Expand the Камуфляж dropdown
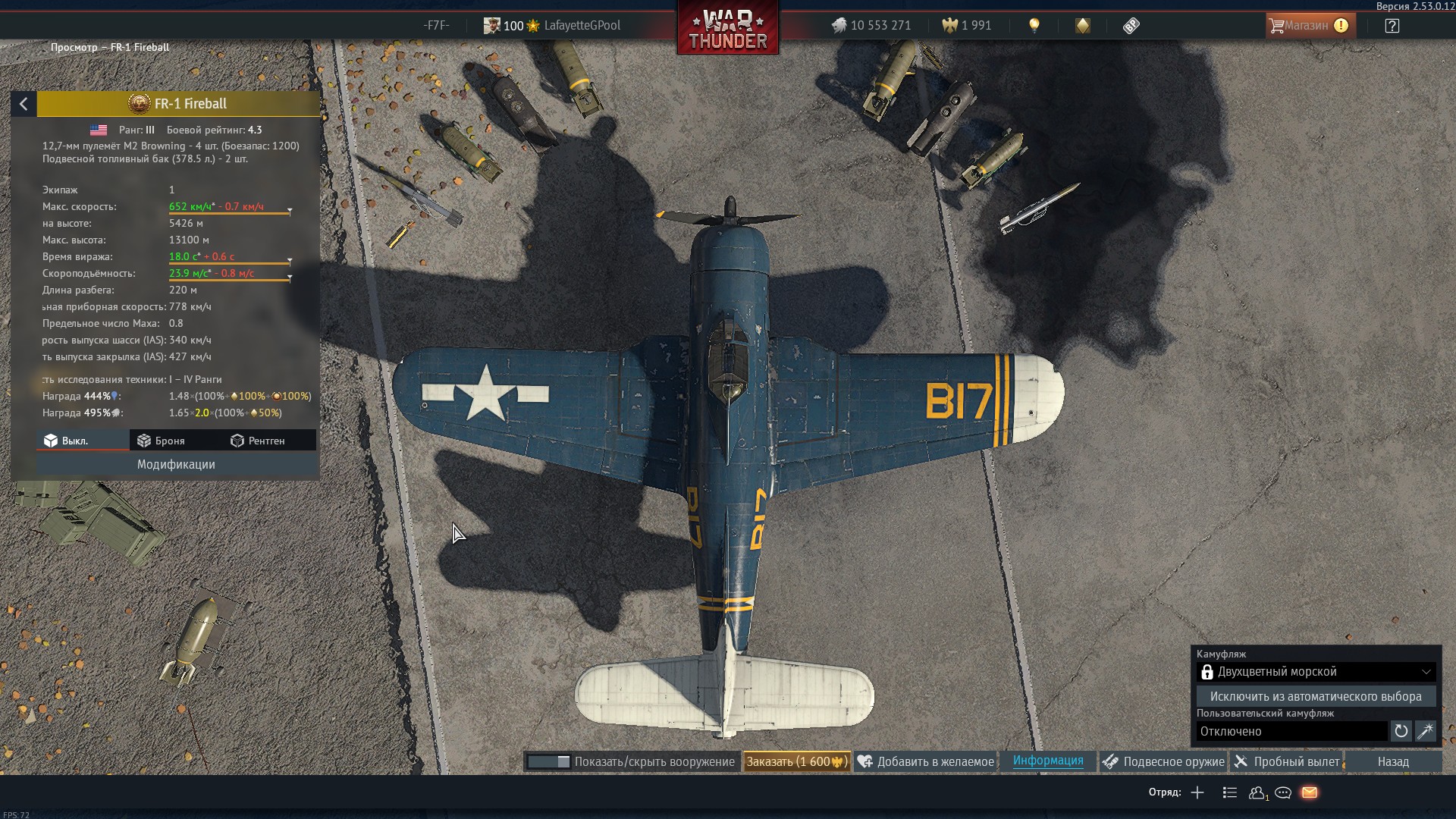Screen dimensions: 1456x819 click(1316, 672)
